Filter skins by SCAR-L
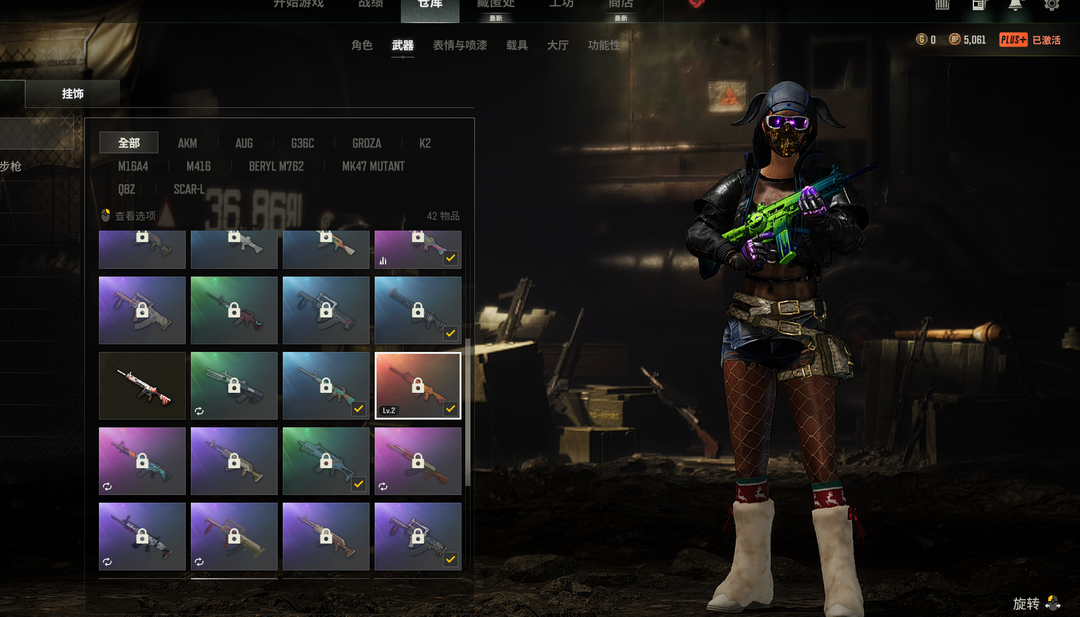The height and width of the screenshot is (617, 1080). pos(189,189)
